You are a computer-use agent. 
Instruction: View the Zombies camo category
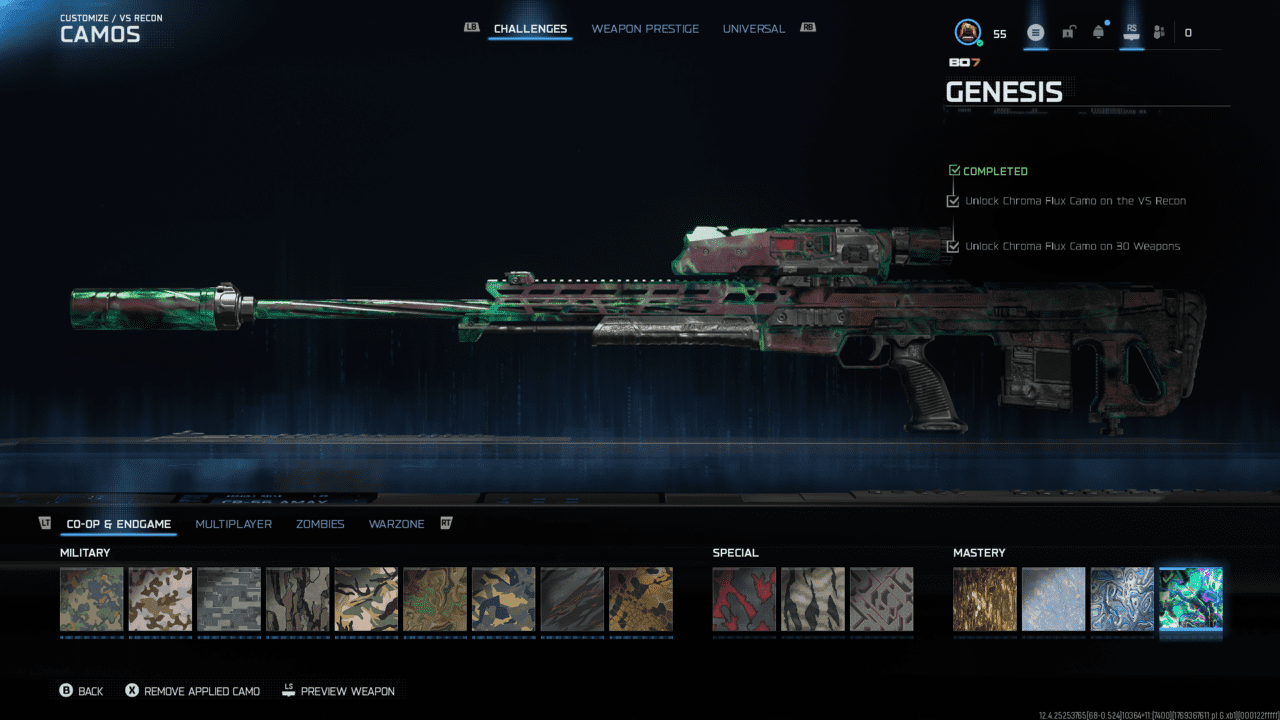tap(320, 524)
